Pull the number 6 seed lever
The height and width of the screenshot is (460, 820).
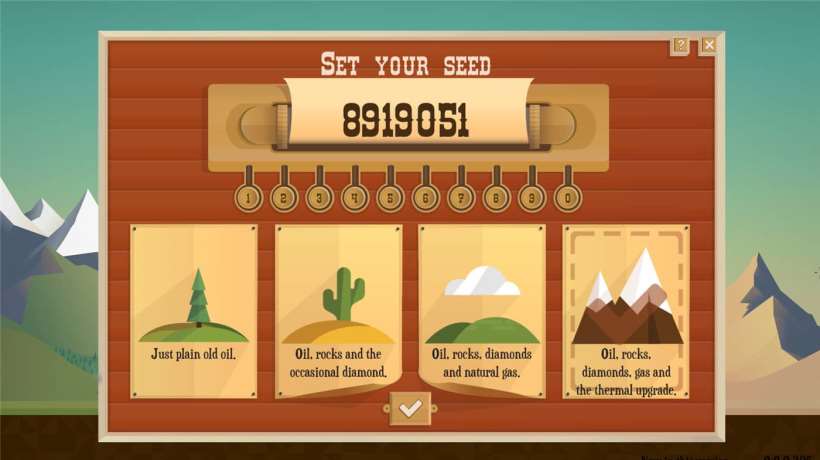(x=426, y=197)
